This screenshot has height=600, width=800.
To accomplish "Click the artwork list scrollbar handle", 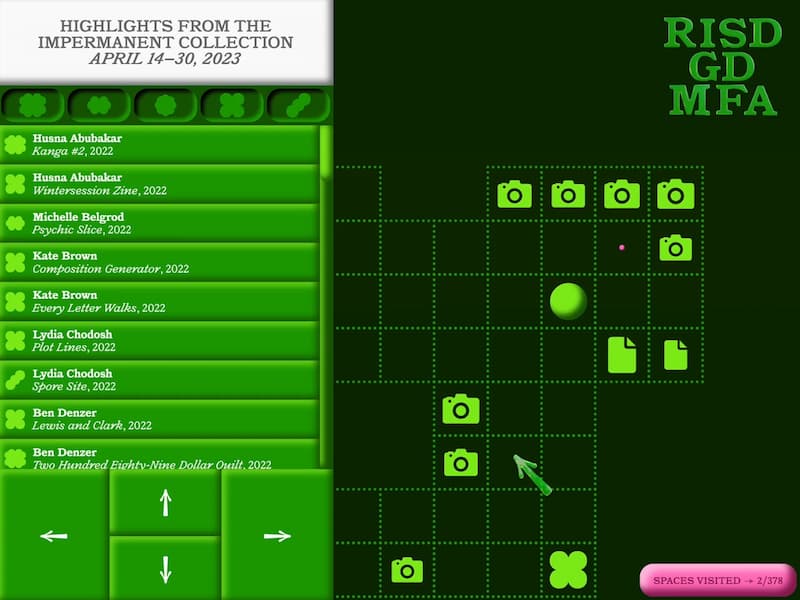I will point(325,152).
